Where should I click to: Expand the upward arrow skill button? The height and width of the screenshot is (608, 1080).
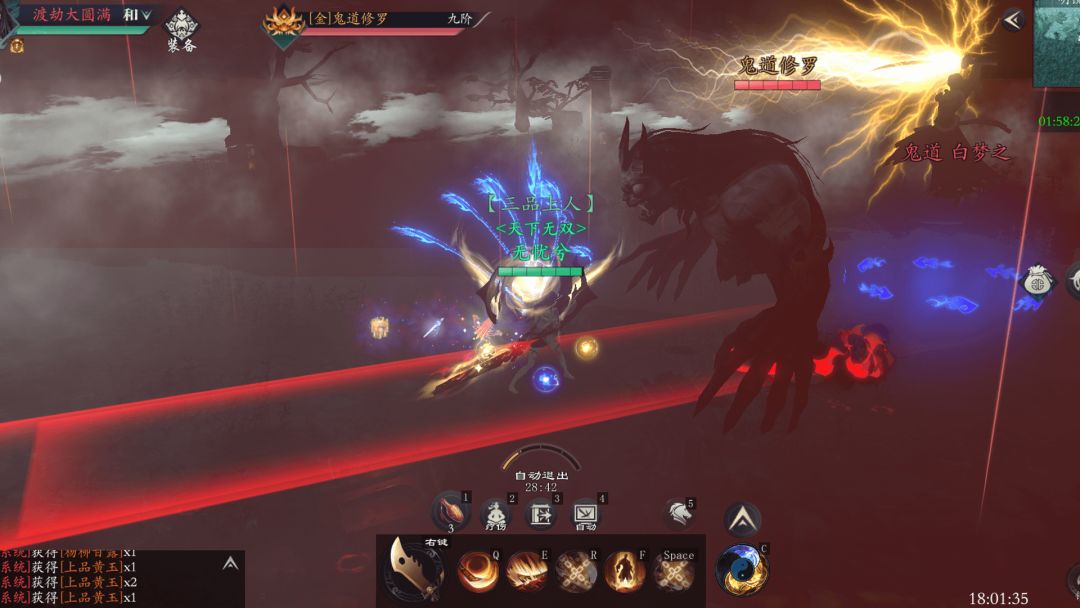(742, 518)
